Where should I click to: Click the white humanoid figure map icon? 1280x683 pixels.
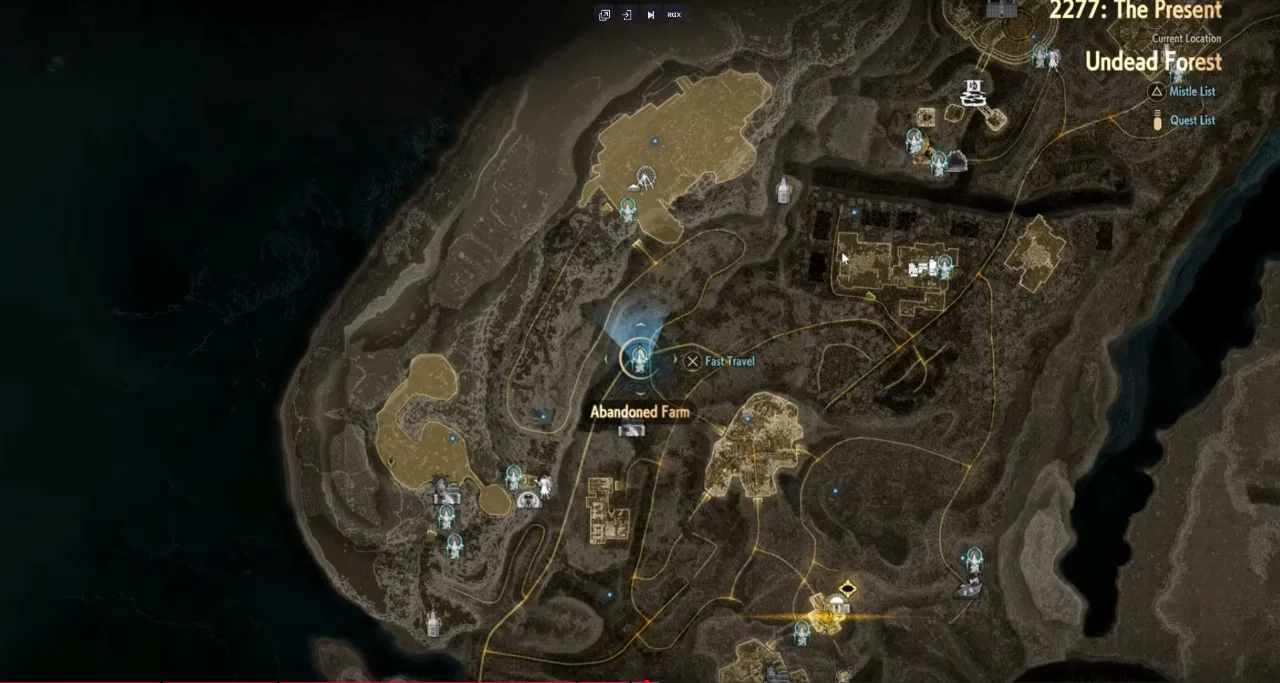coord(545,487)
